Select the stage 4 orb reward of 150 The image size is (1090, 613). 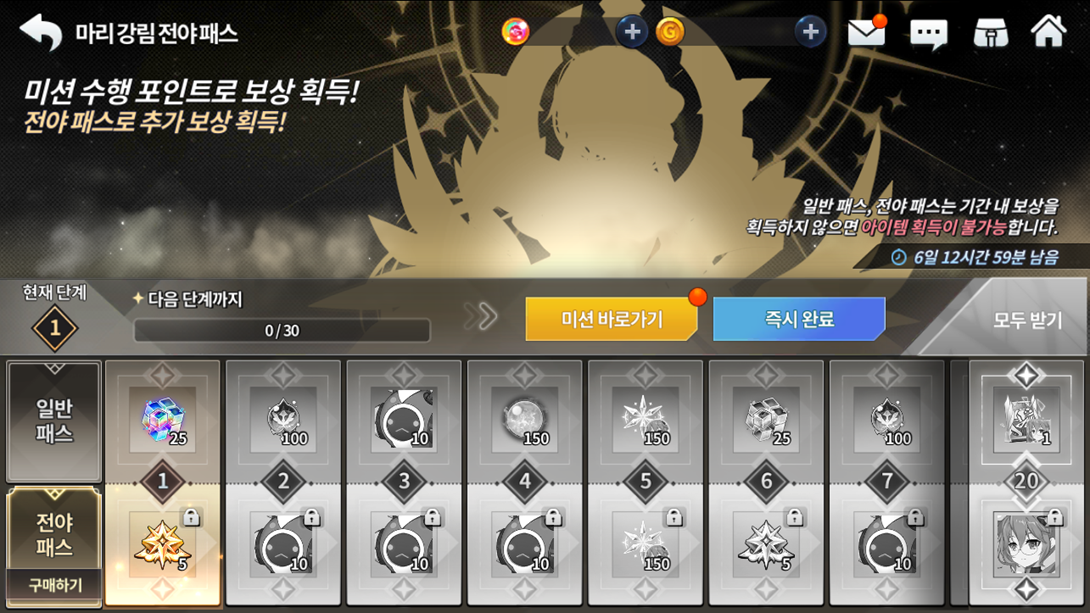[524, 419]
